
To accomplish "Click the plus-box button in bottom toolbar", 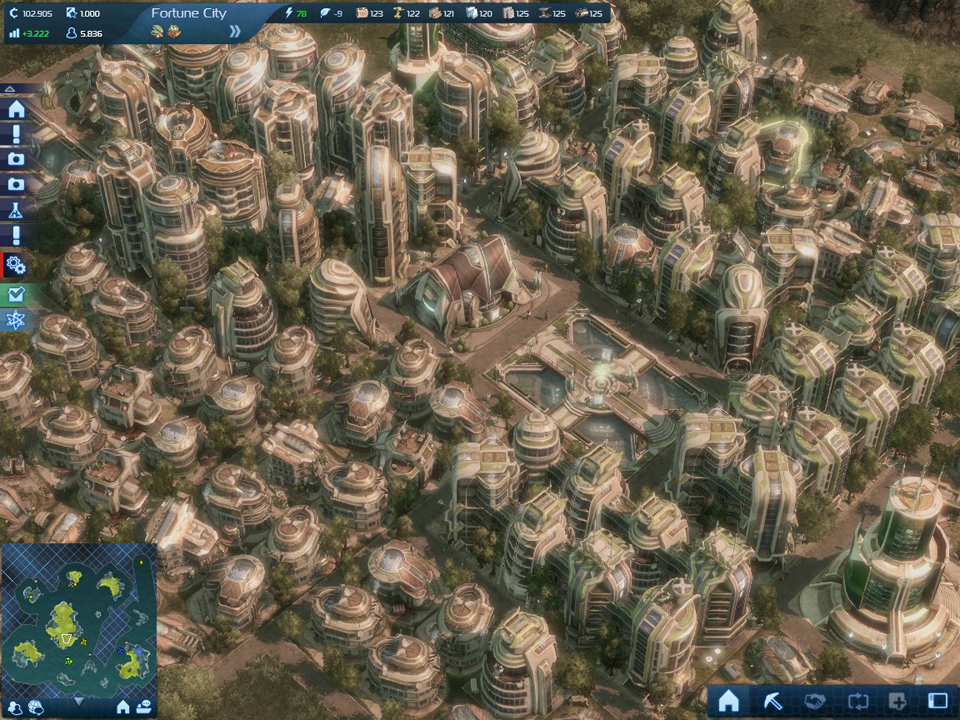I will [897, 700].
